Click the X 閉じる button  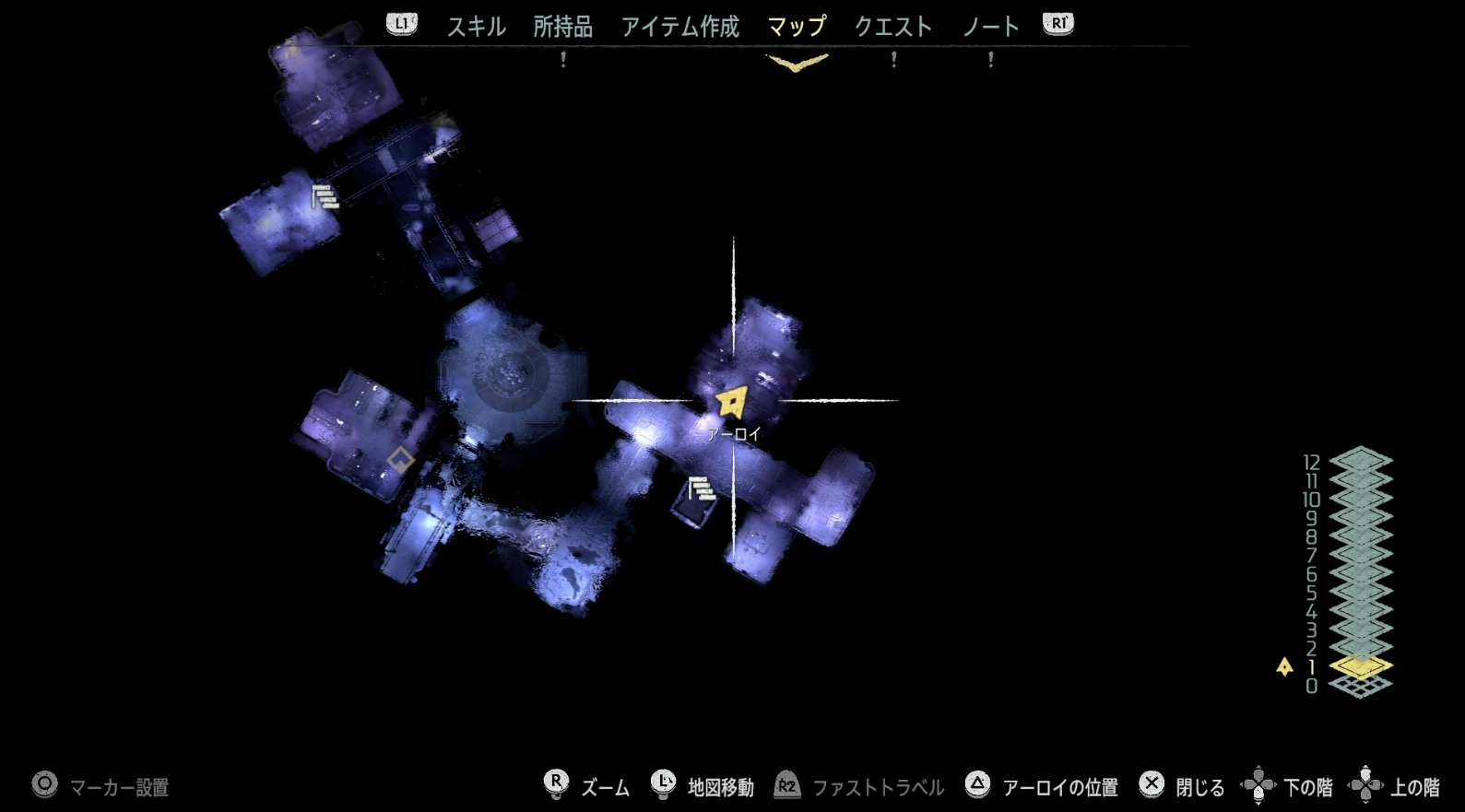tap(1152, 785)
